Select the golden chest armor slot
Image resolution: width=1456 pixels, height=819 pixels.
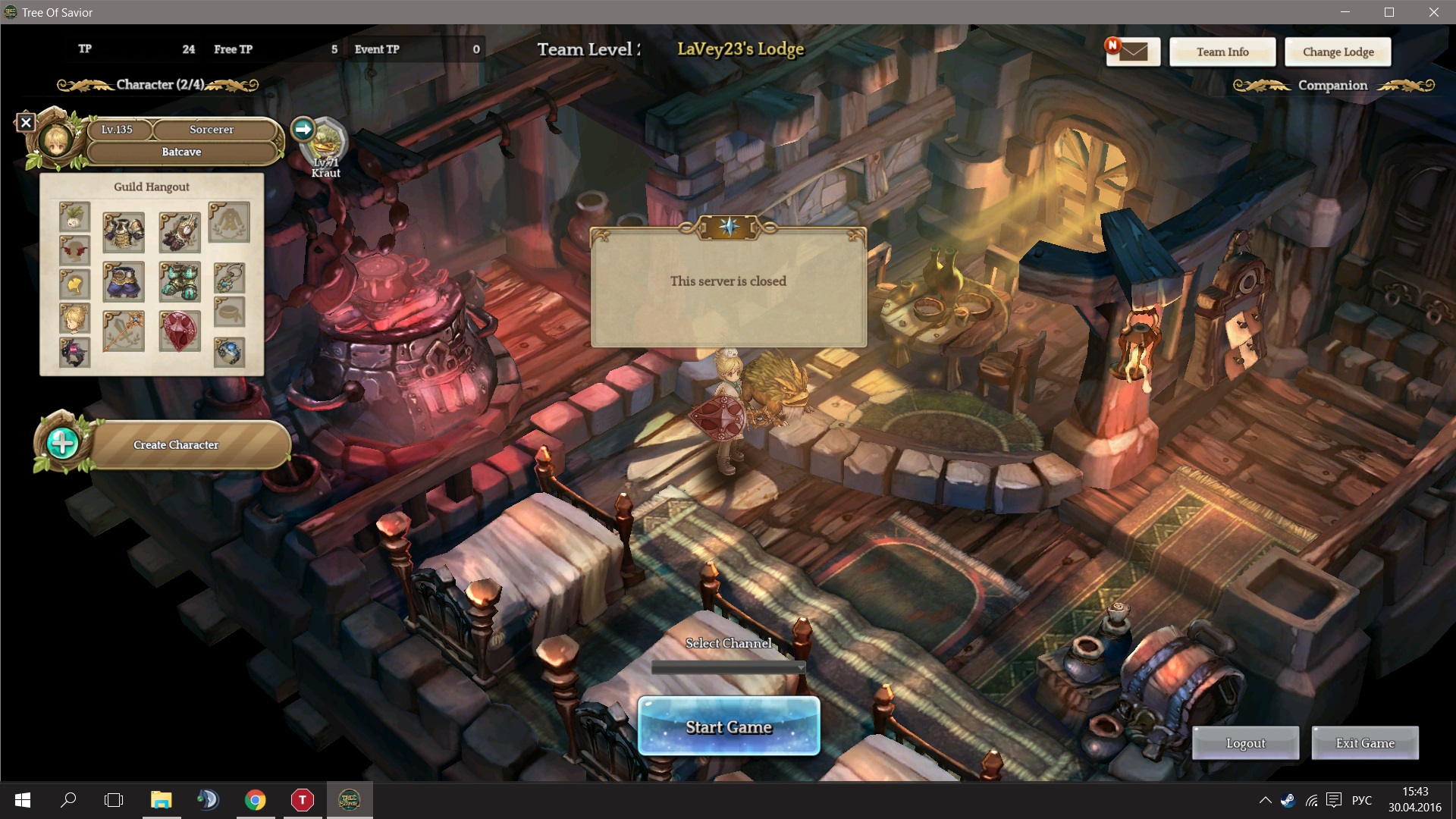(124, 232)
